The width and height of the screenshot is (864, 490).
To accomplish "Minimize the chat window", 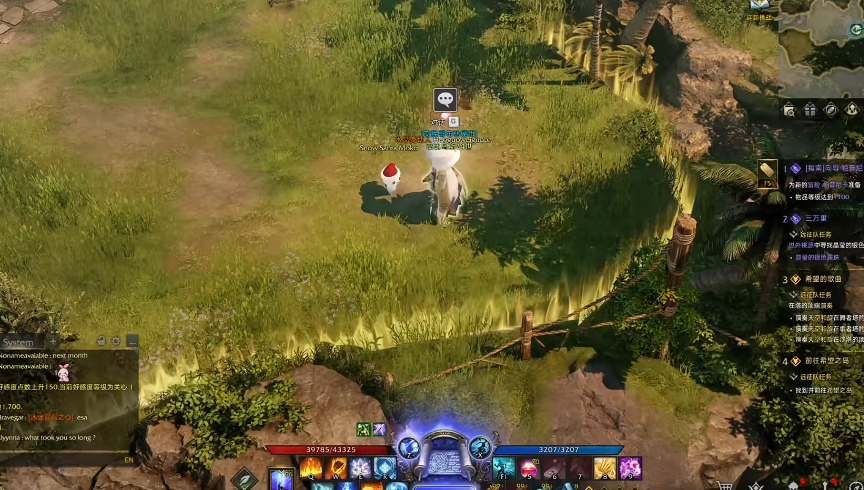I will (x=132, y=342).
